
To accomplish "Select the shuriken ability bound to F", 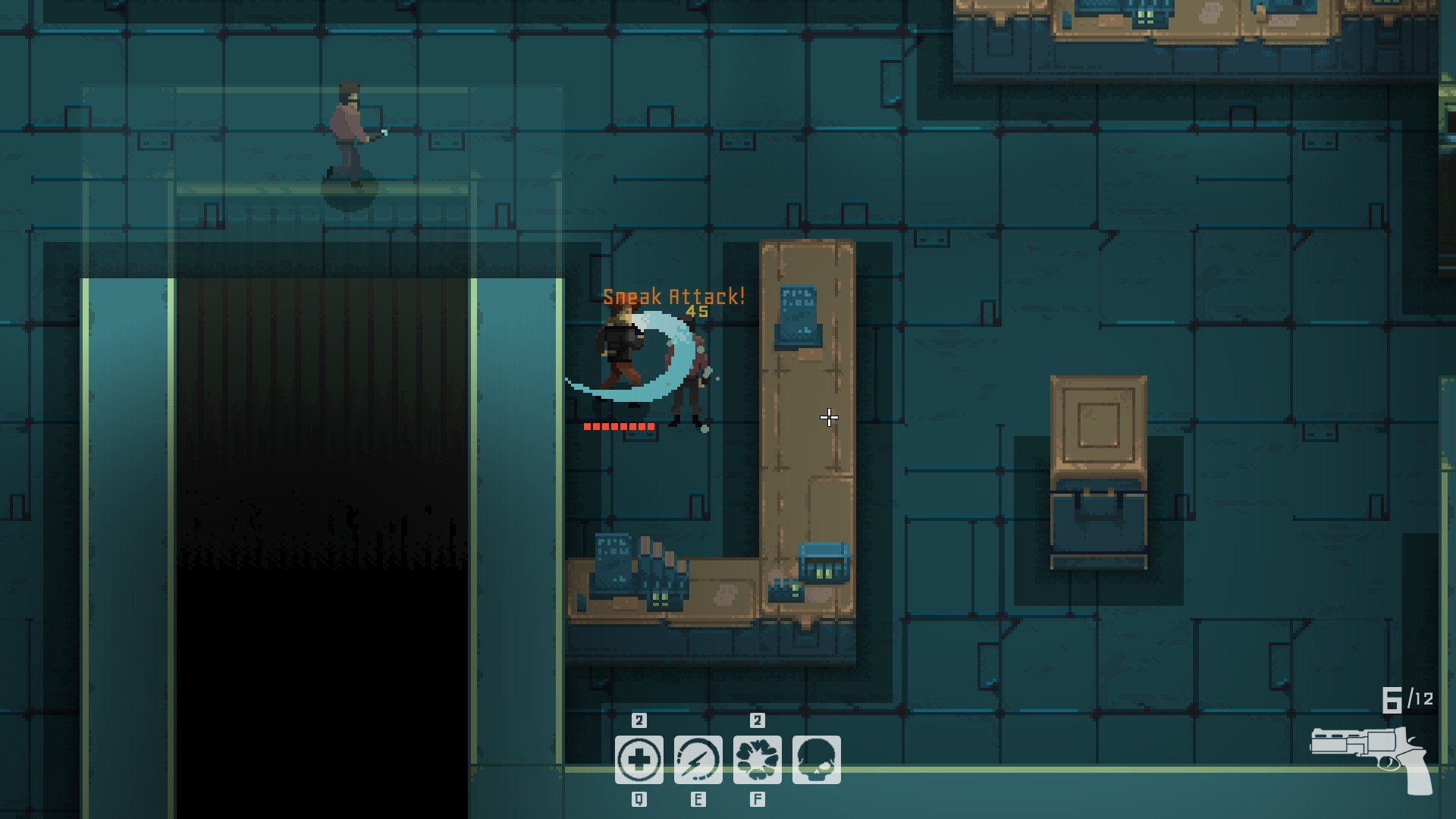I will click(x=758, y=758).
